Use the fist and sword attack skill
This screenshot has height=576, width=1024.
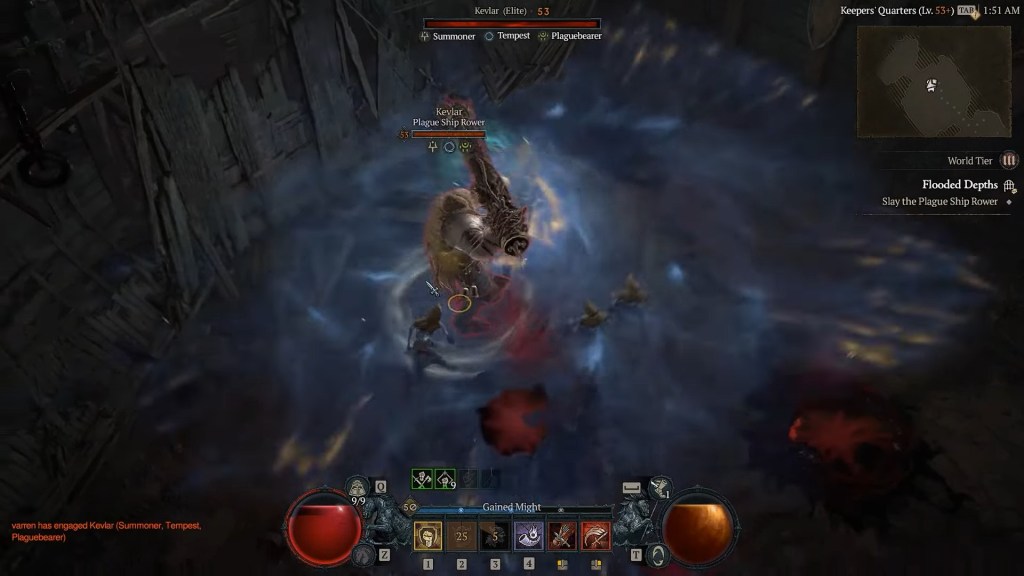(x=562, y=537)
